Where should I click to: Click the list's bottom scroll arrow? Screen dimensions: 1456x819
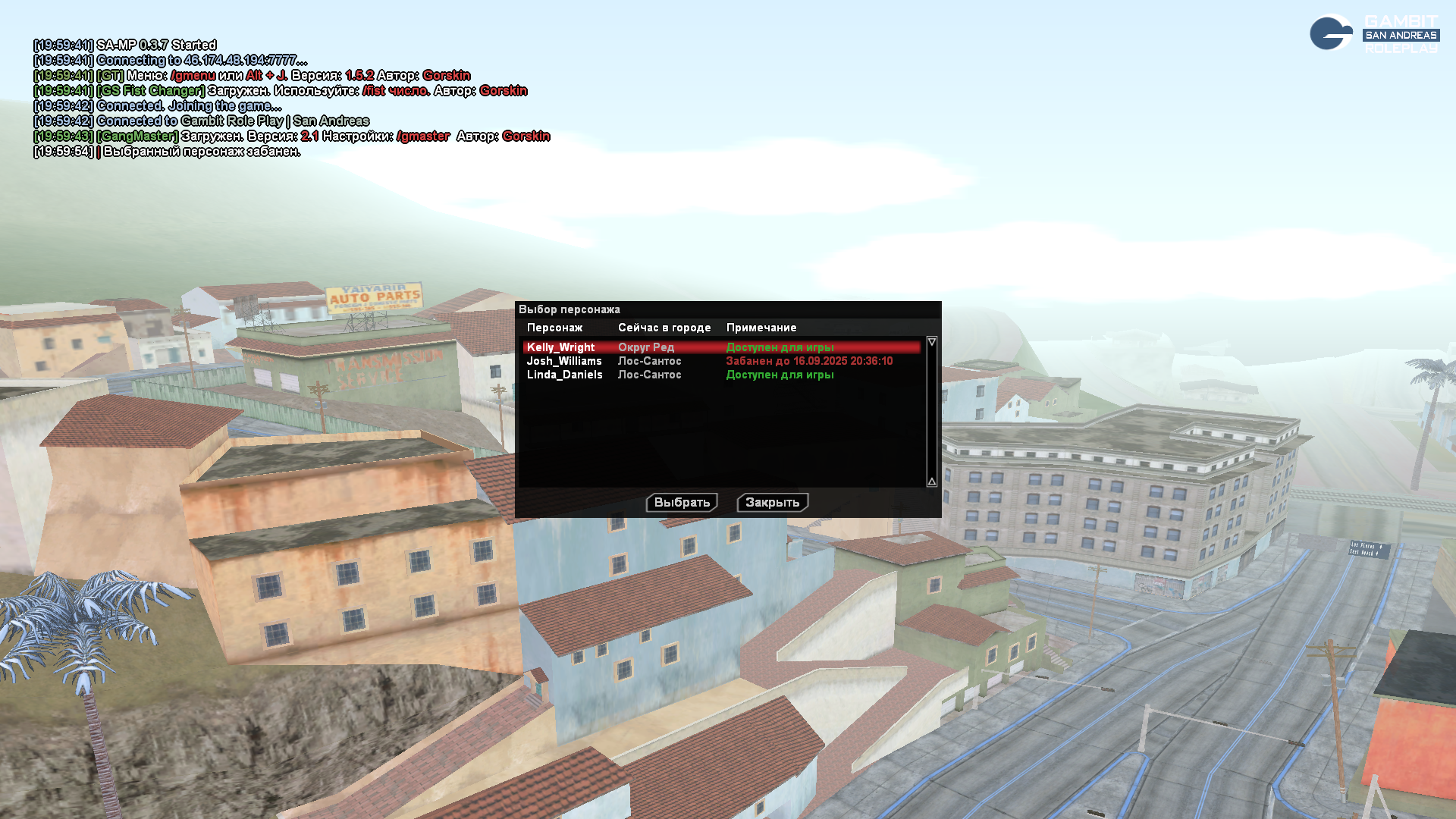point(932,482)
